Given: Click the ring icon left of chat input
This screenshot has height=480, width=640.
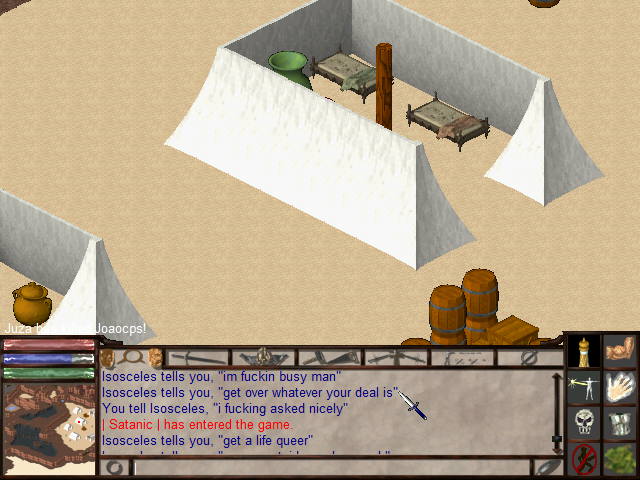Looking at the screenshot, I should (x=115, y=467).
